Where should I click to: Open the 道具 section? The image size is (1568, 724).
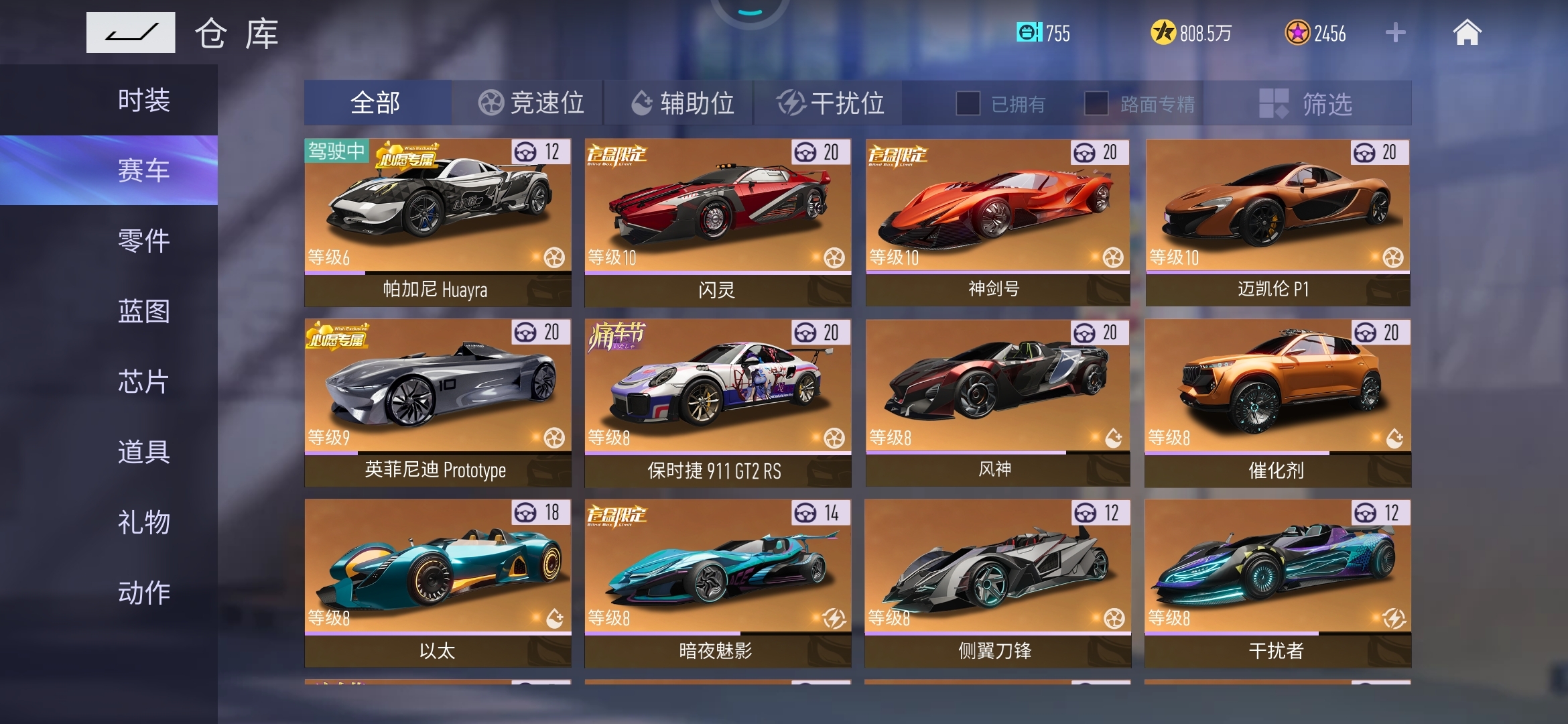tap(143, 452)
